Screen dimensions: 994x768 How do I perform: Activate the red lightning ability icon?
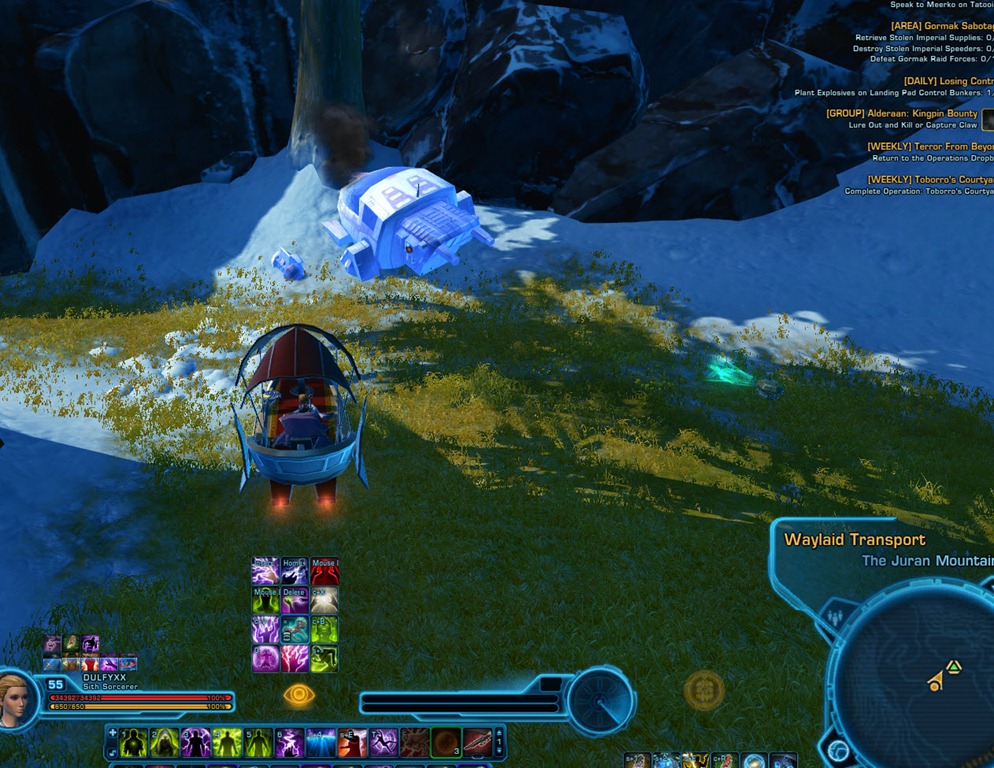coord(295,658)
